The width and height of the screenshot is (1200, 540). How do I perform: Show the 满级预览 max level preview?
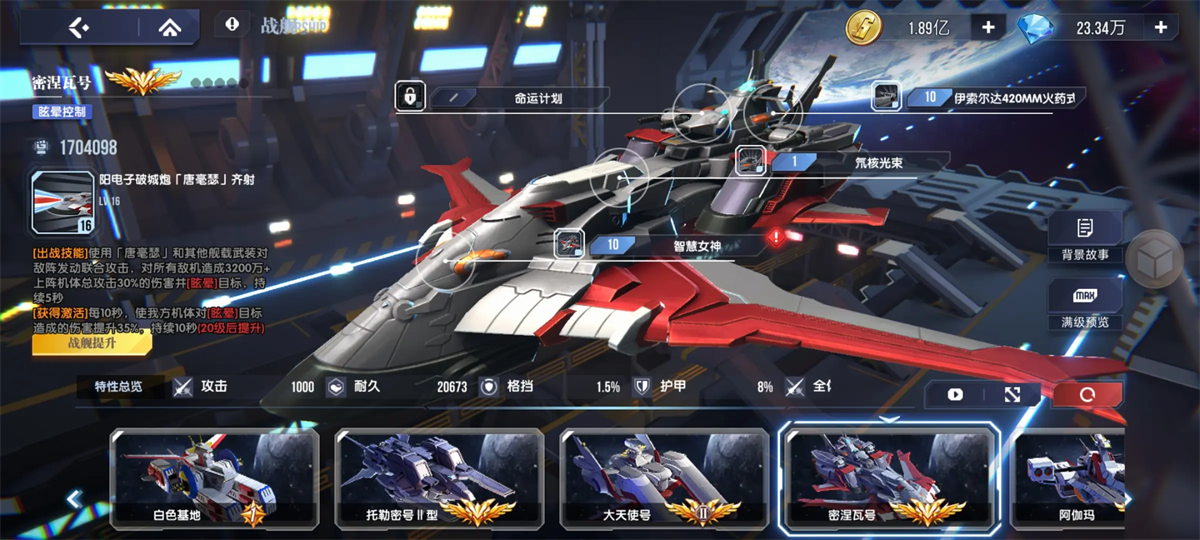coord(1085,307)
